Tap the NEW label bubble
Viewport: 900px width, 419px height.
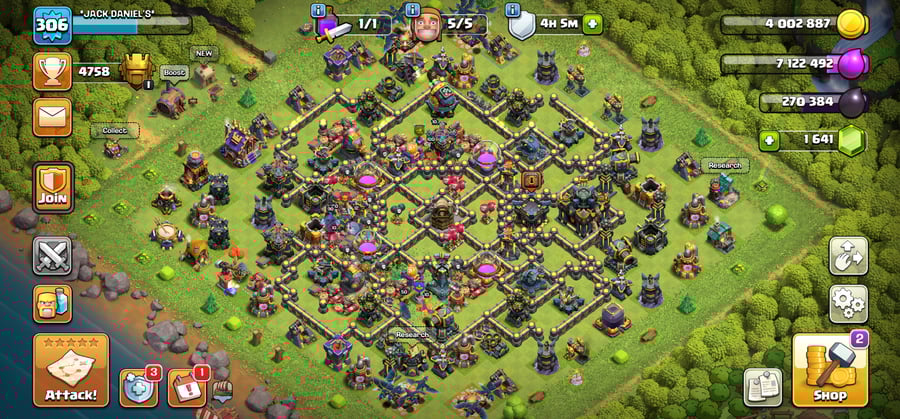pos(204,54)
